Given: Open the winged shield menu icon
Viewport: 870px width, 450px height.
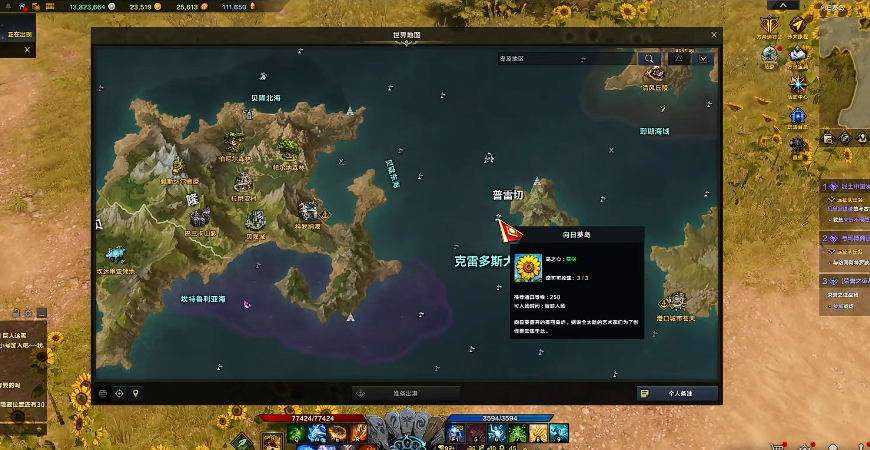Looking at the screenshot, I should (x=769, y=24).
